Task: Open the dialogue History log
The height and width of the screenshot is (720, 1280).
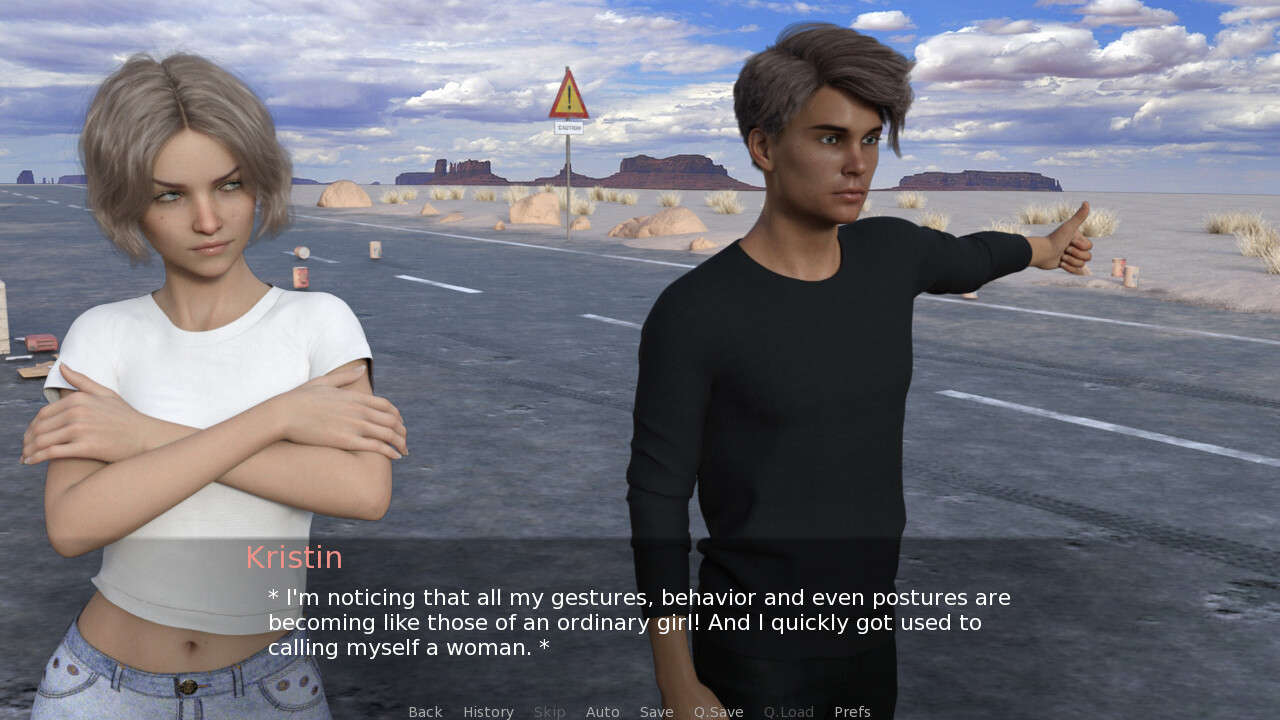Action: (488, 712)
